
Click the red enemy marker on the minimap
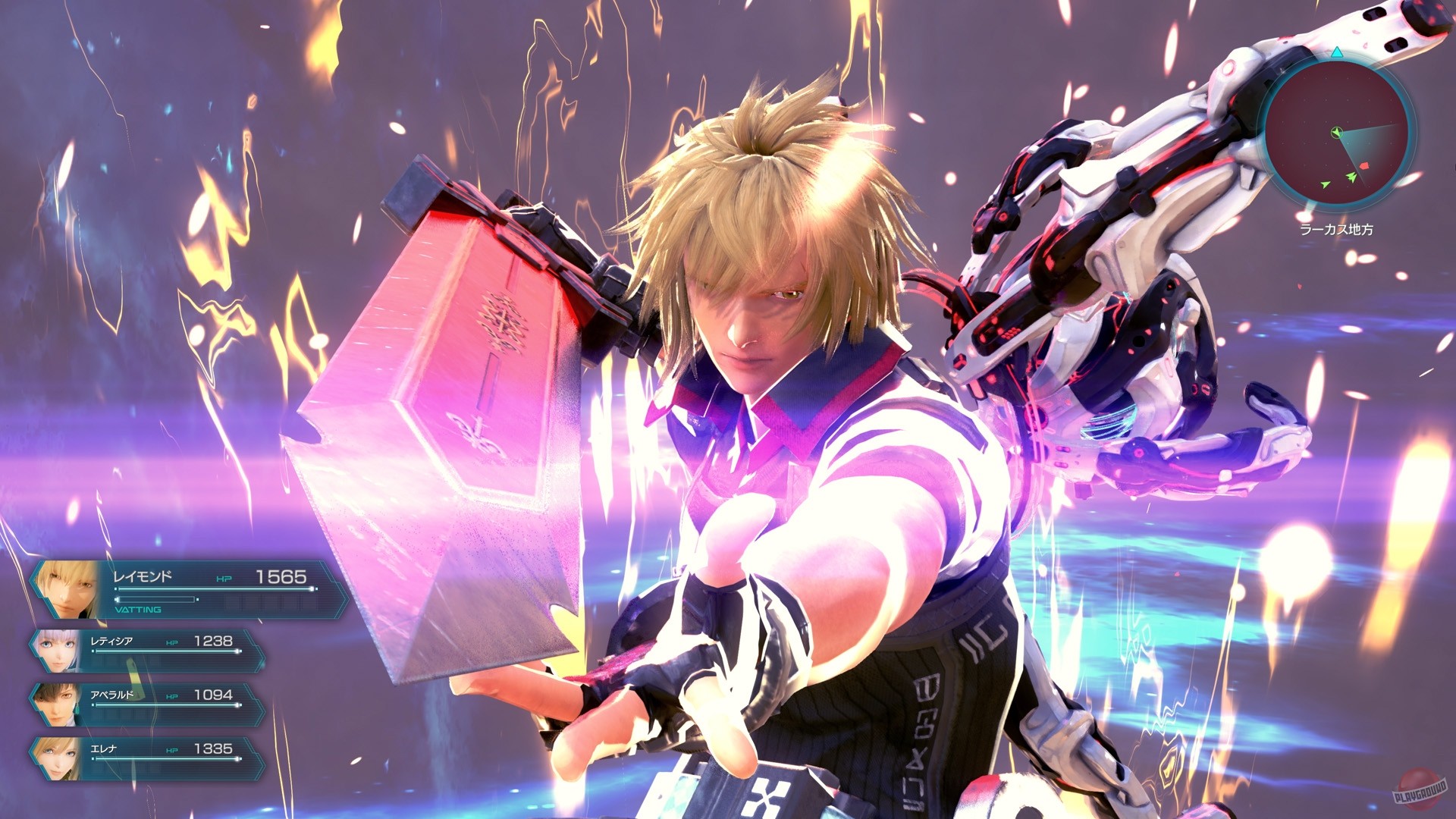click(x=1364, y=166)
